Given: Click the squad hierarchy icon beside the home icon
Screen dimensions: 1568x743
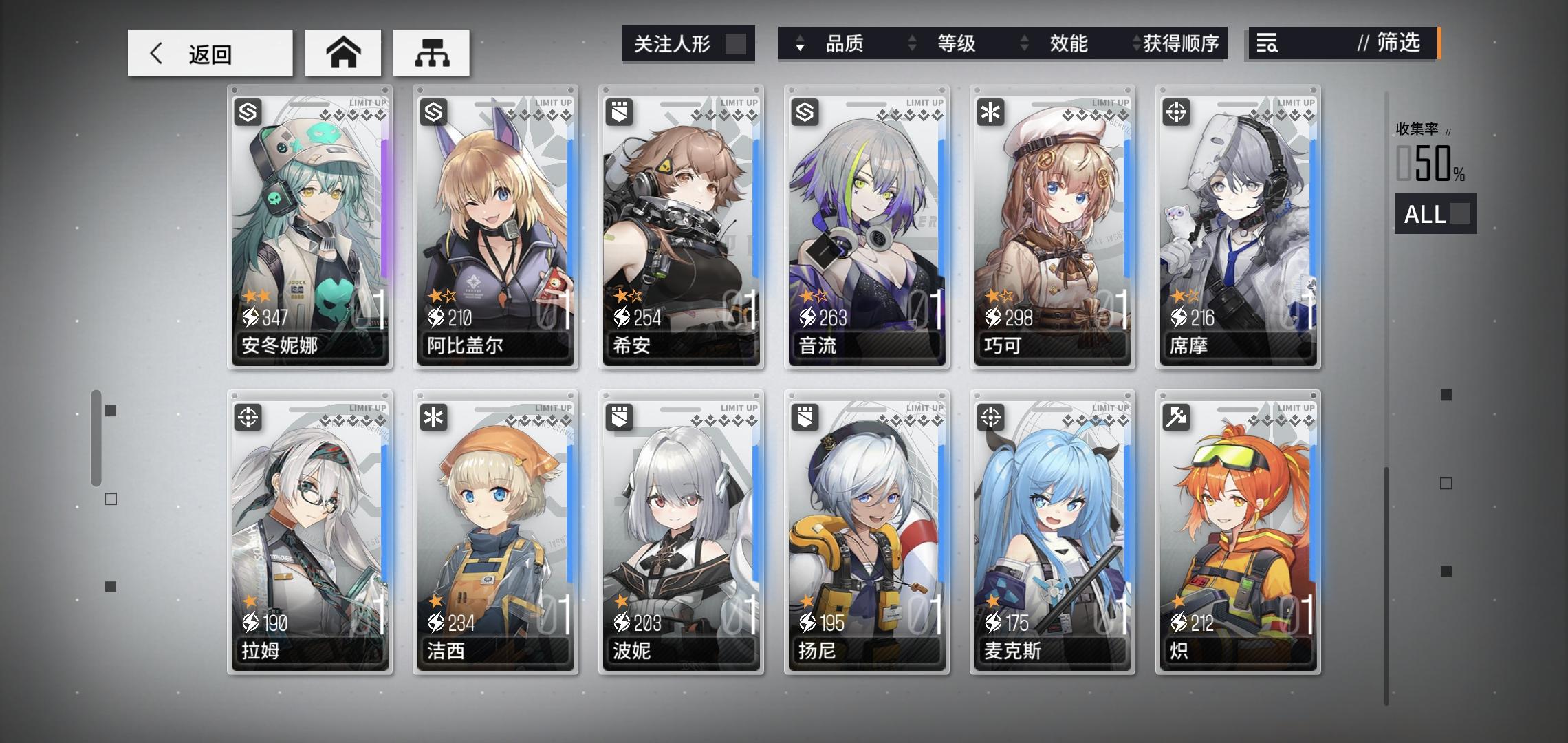Looking at the screenshot, I should [432, 52].
